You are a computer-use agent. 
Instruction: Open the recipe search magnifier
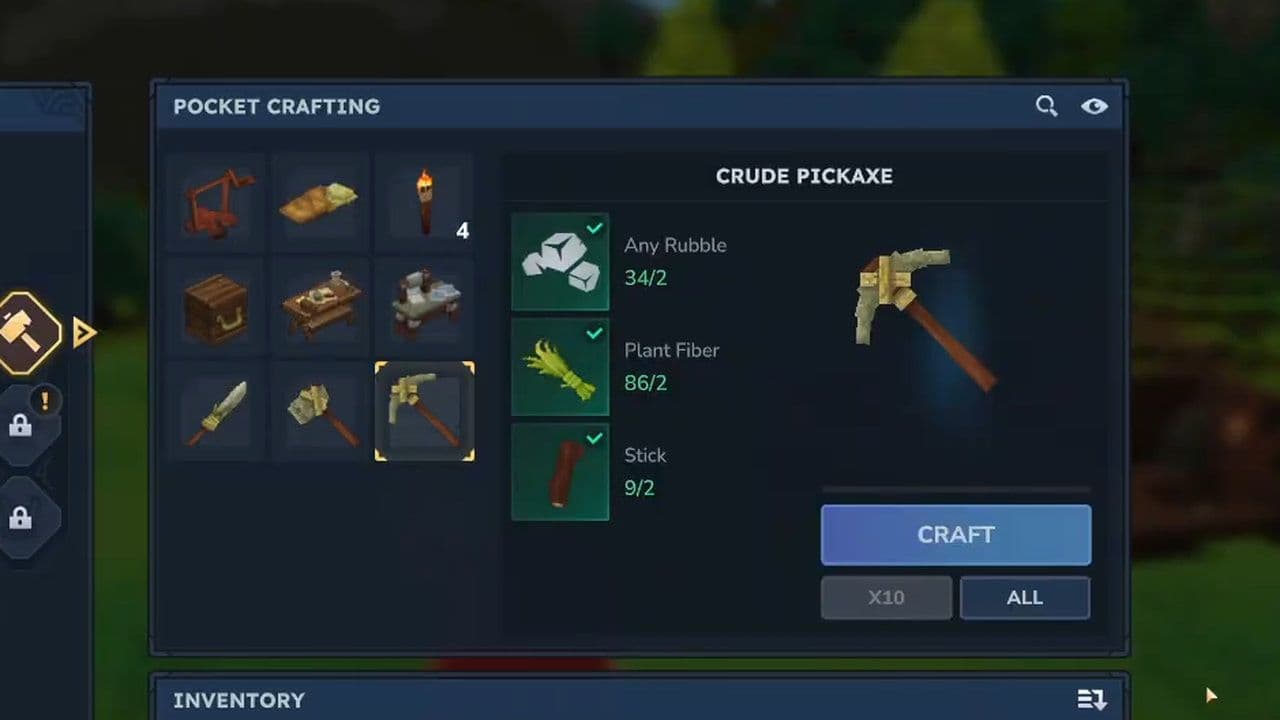tap(1046, 106)
